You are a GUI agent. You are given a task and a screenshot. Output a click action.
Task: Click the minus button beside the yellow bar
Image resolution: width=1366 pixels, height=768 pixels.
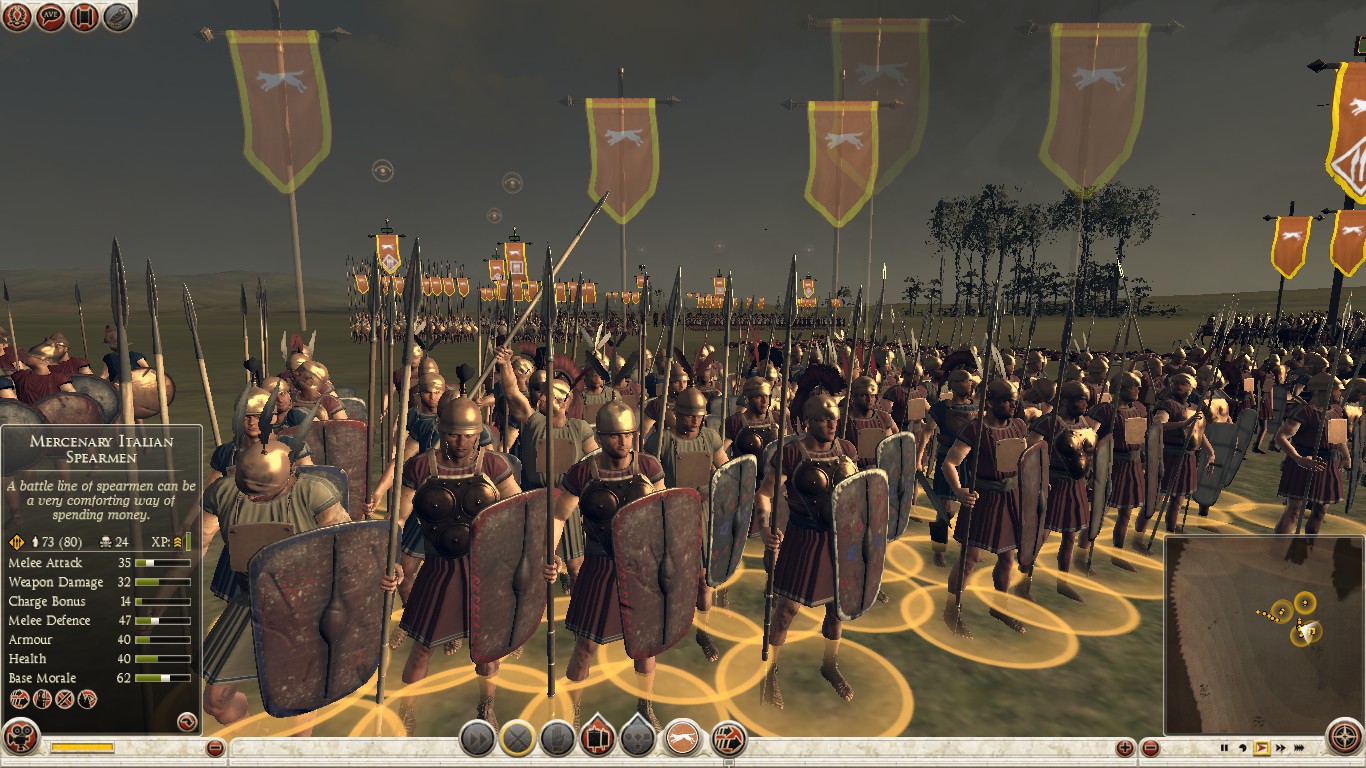[215, 747]
